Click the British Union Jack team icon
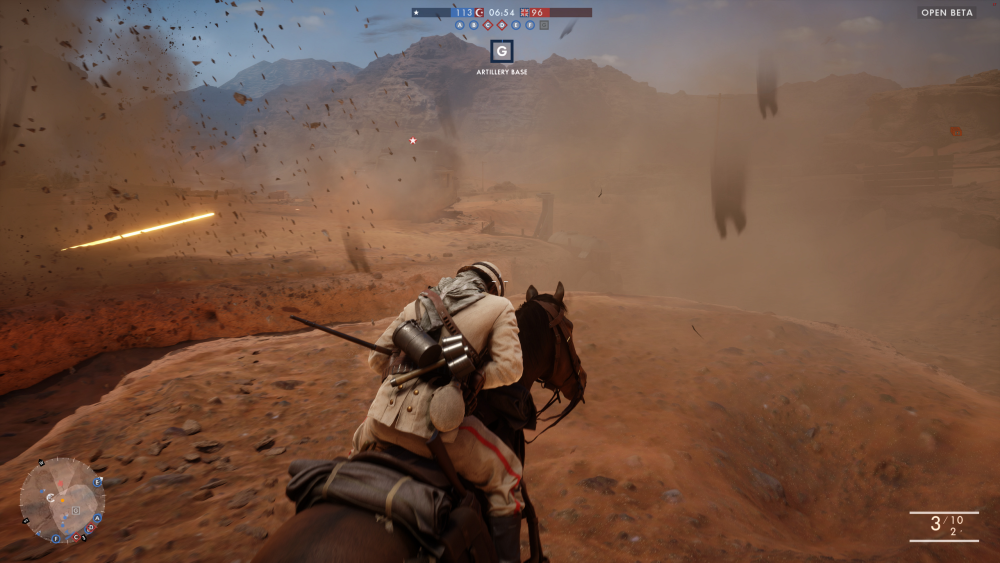This screenshot has width=1000, height=563. click(x=525, y=13)
